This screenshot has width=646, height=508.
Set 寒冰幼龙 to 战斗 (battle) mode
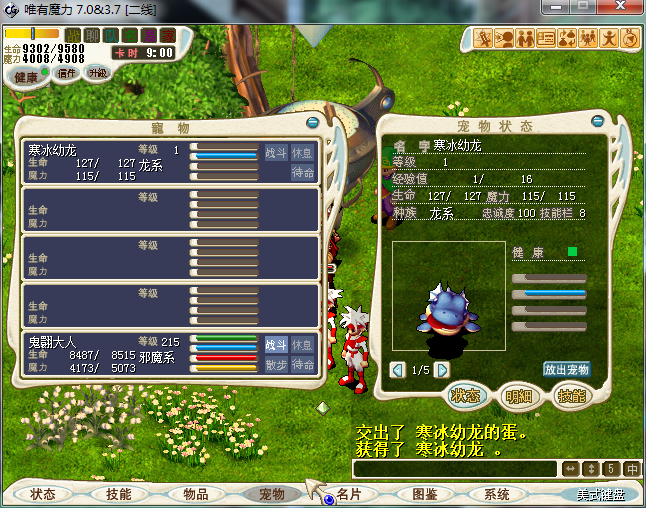275,152
